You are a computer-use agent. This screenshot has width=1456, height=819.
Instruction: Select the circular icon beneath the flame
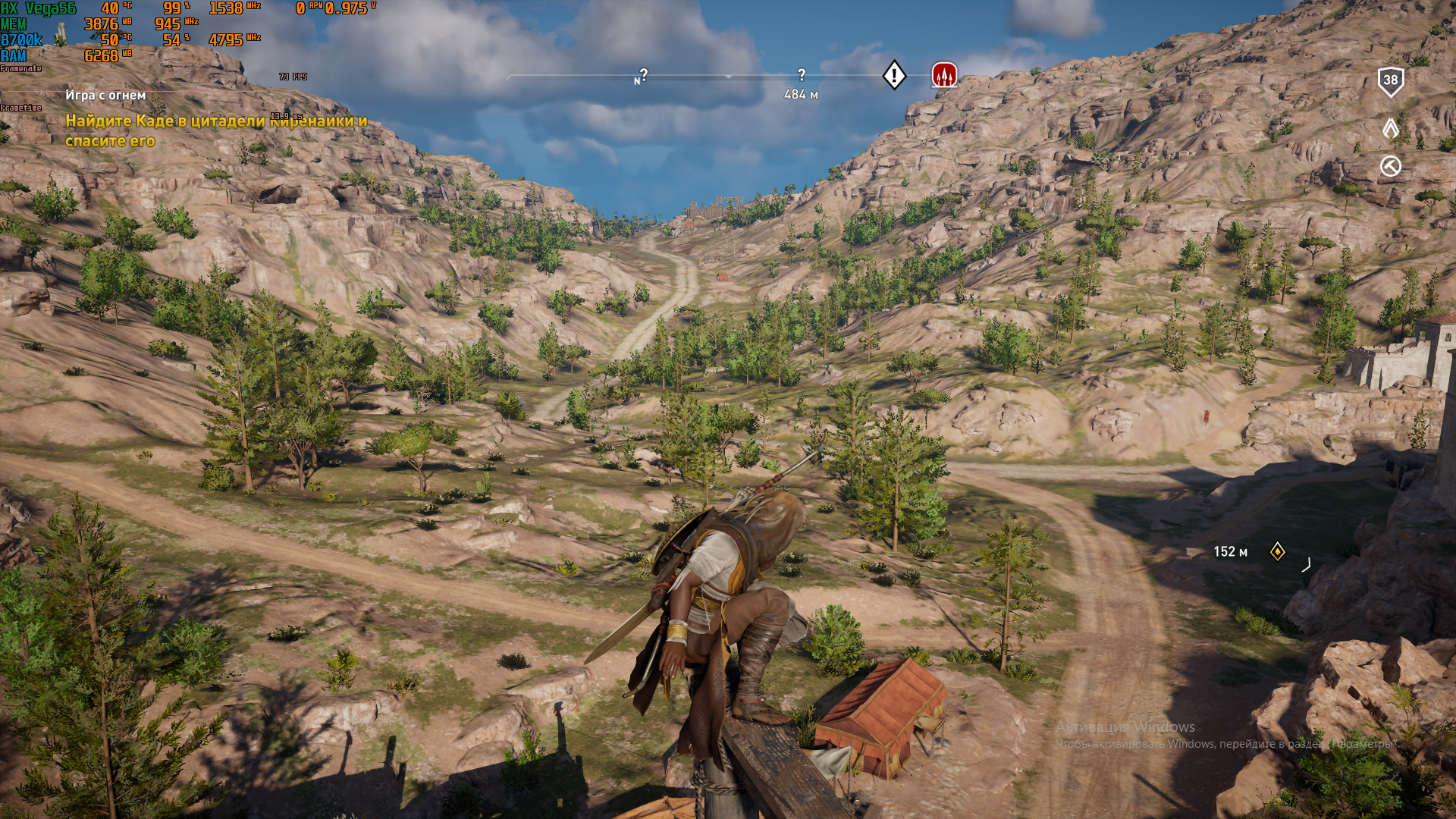point(1390,166)
